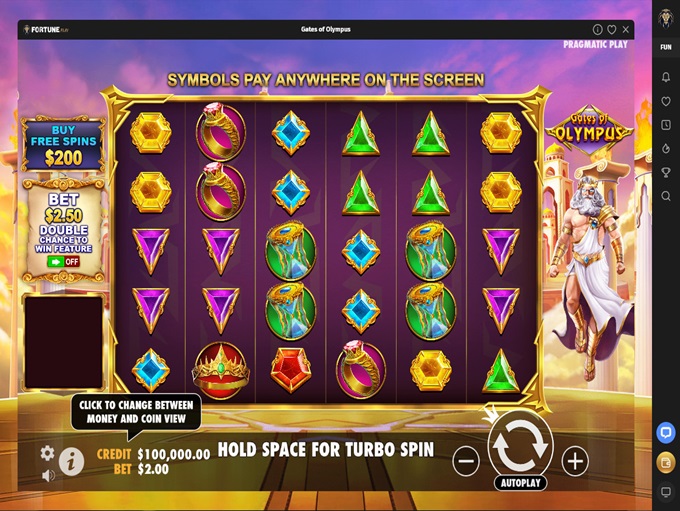The height and width of the screenshot is (511, 680).
Task: Spin the reels with the circular arrow button
Action: [520, 446]
